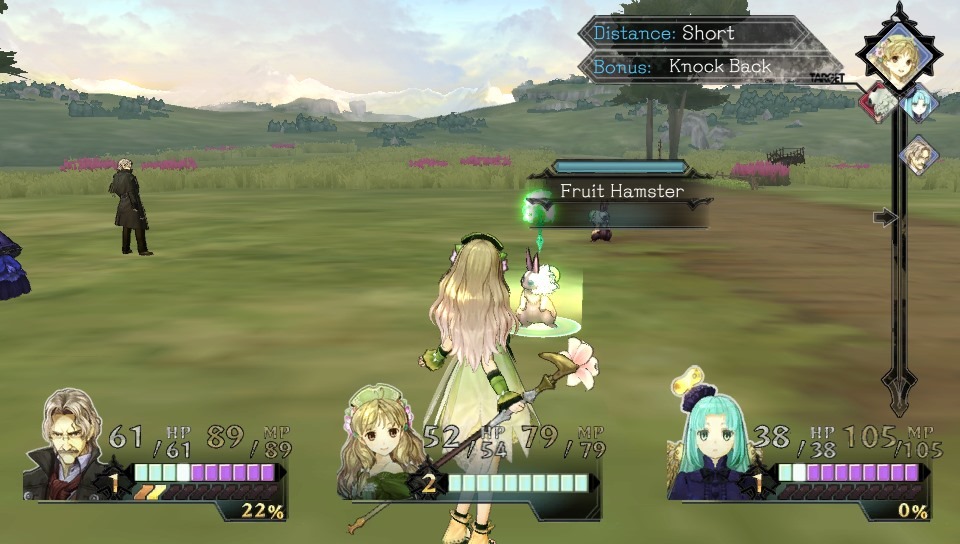960x544 pixels.
Task: Select Ayesha's large turn-order portrait
Action: [x=898, y=56]
